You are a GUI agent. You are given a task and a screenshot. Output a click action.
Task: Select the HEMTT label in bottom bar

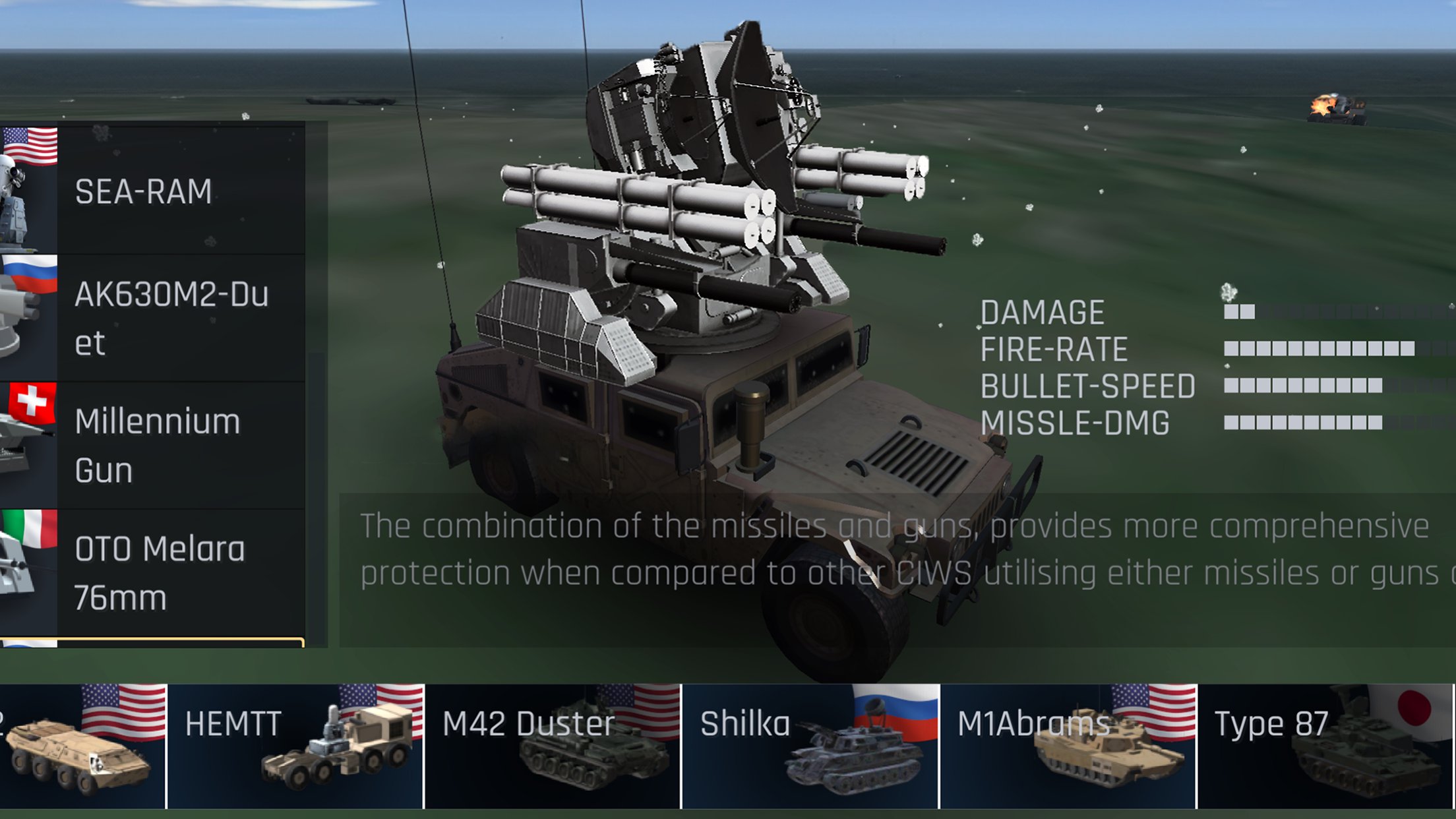click(x=234, y=722)
